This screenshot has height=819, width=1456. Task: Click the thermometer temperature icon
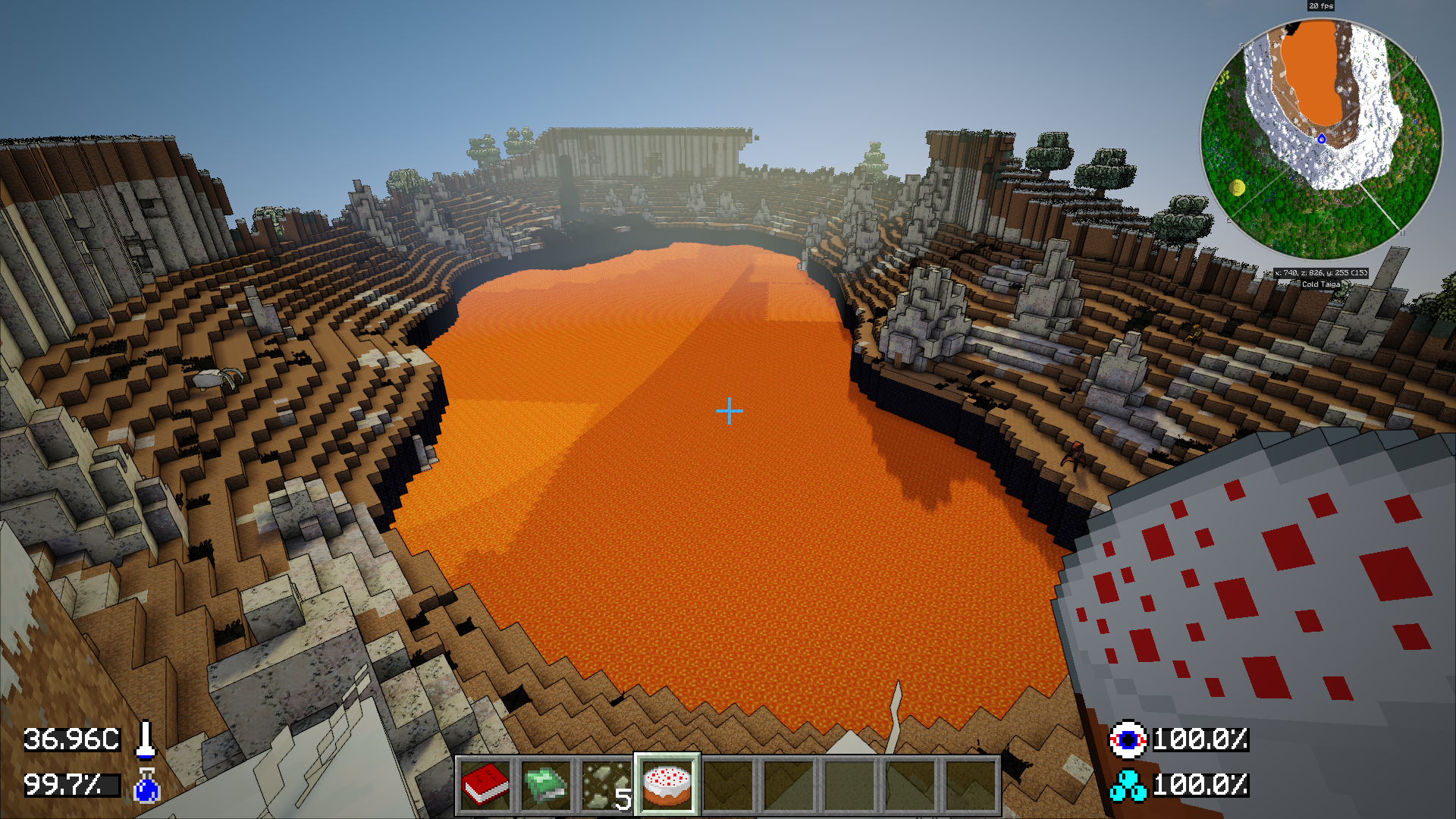click(x=146, y=739)
